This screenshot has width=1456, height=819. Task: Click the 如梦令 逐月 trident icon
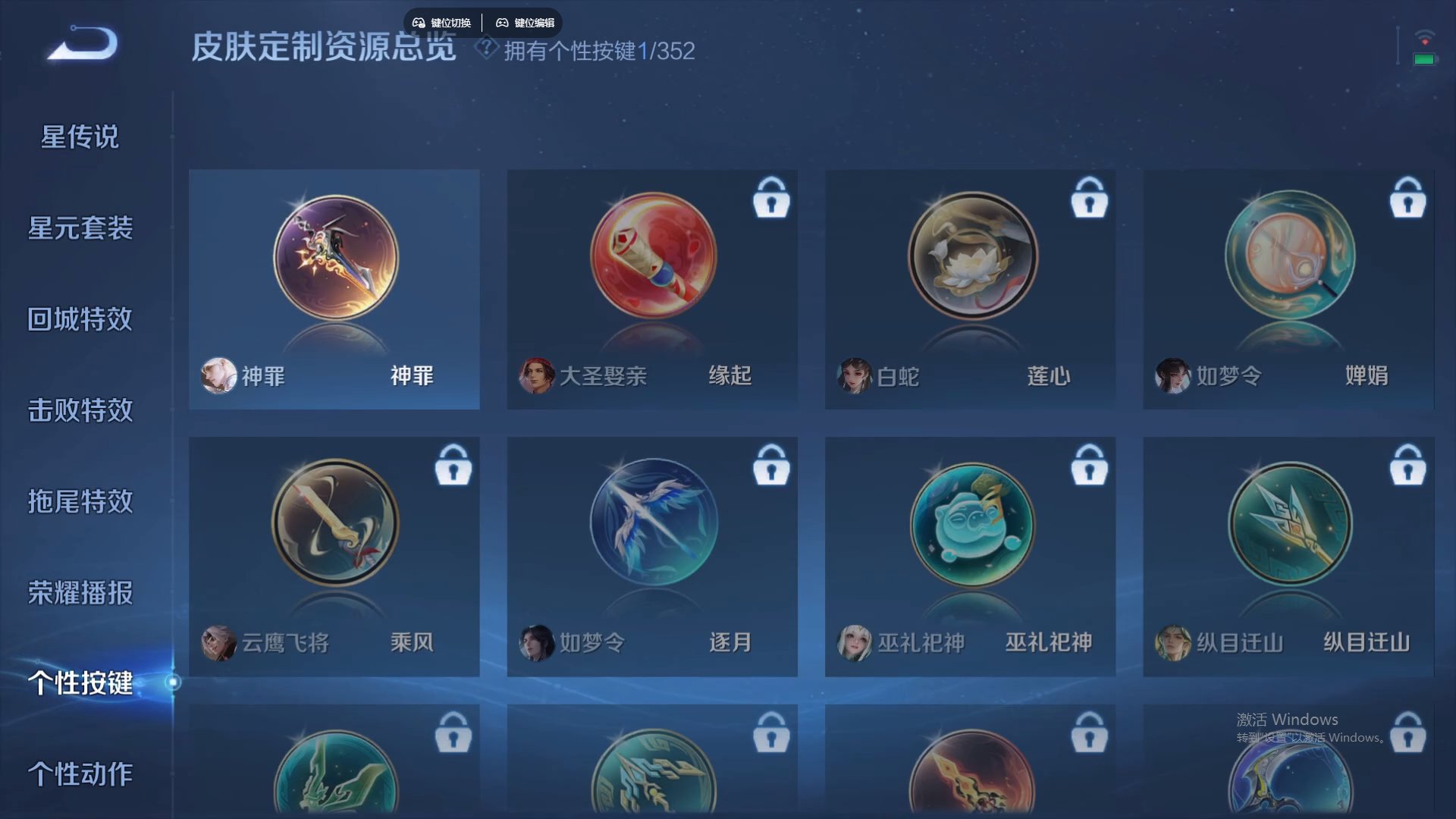pyautogui.click(x=652, y=523)
